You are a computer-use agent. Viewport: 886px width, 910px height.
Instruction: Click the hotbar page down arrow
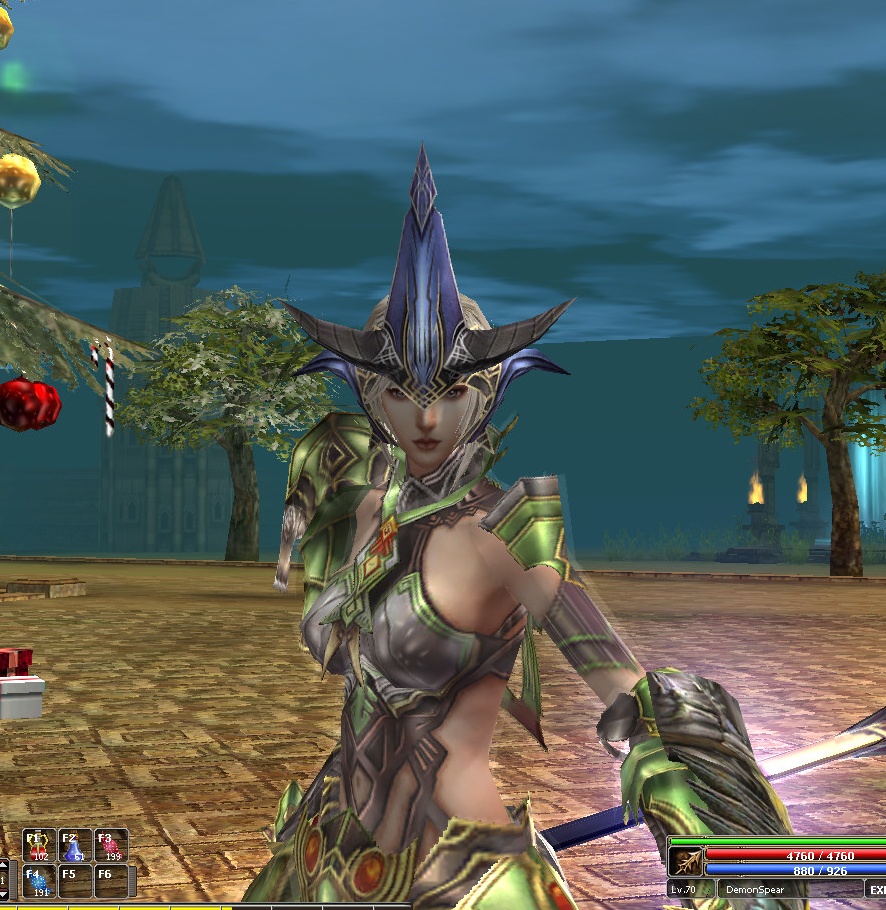tap(4, 893)
